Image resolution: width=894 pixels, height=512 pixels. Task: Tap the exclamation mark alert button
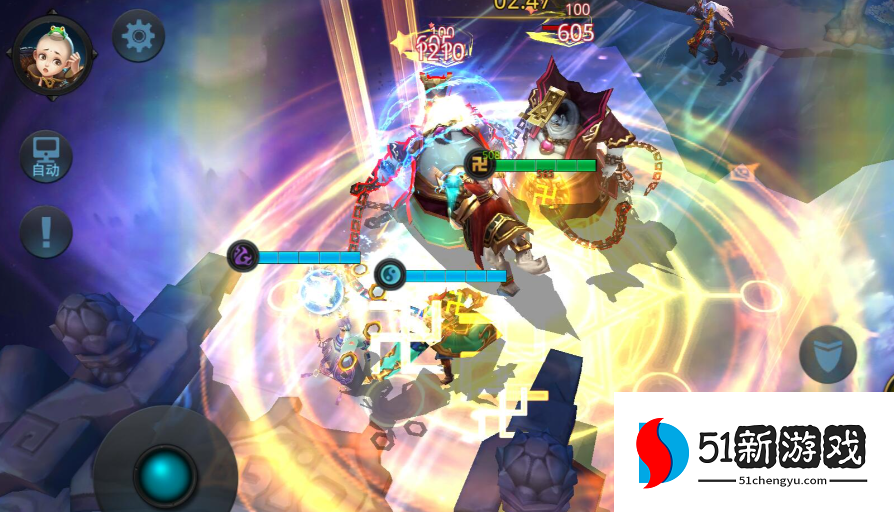click(x=46, y=232)
